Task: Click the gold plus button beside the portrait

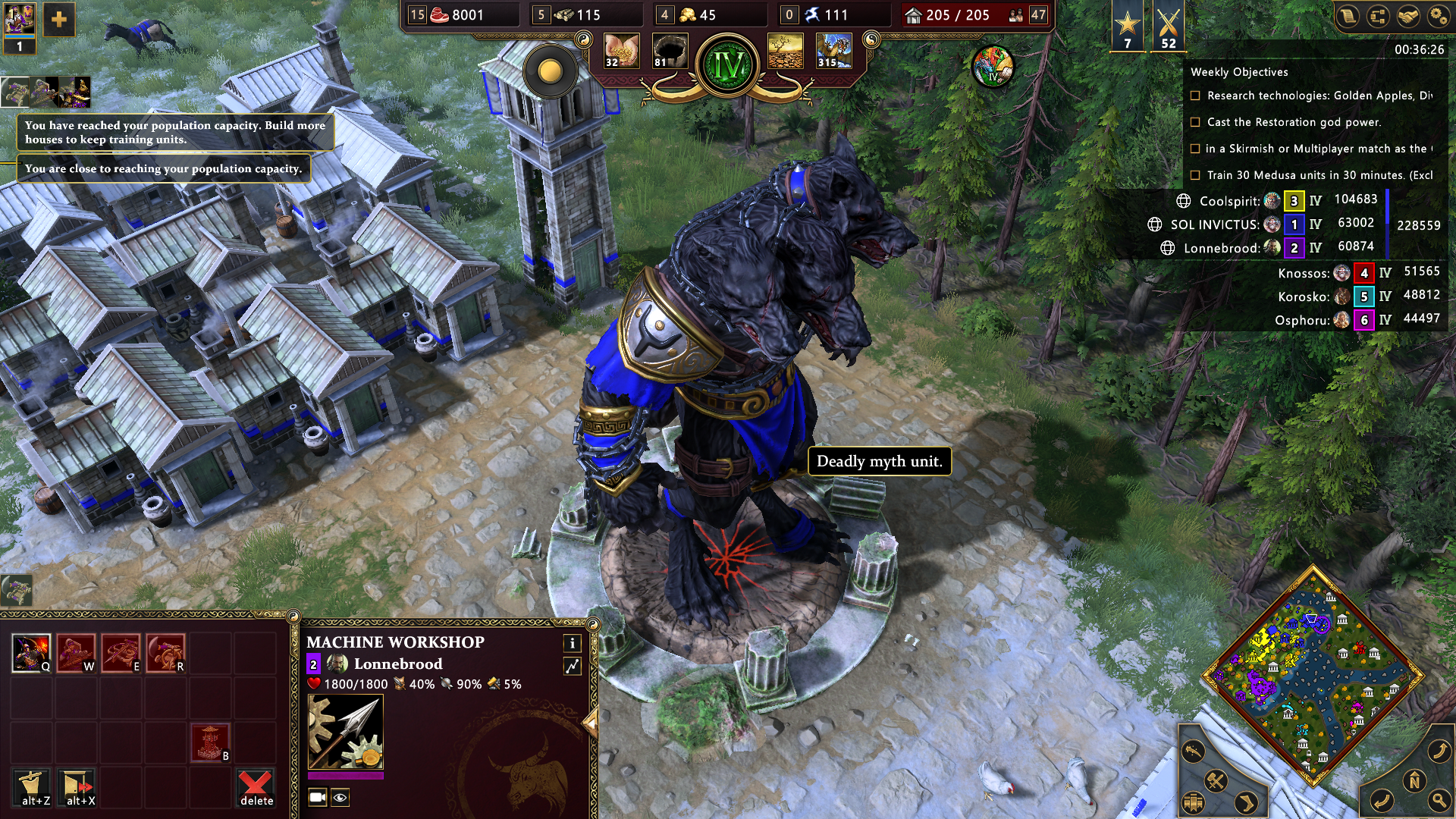Action: [58, 20]
